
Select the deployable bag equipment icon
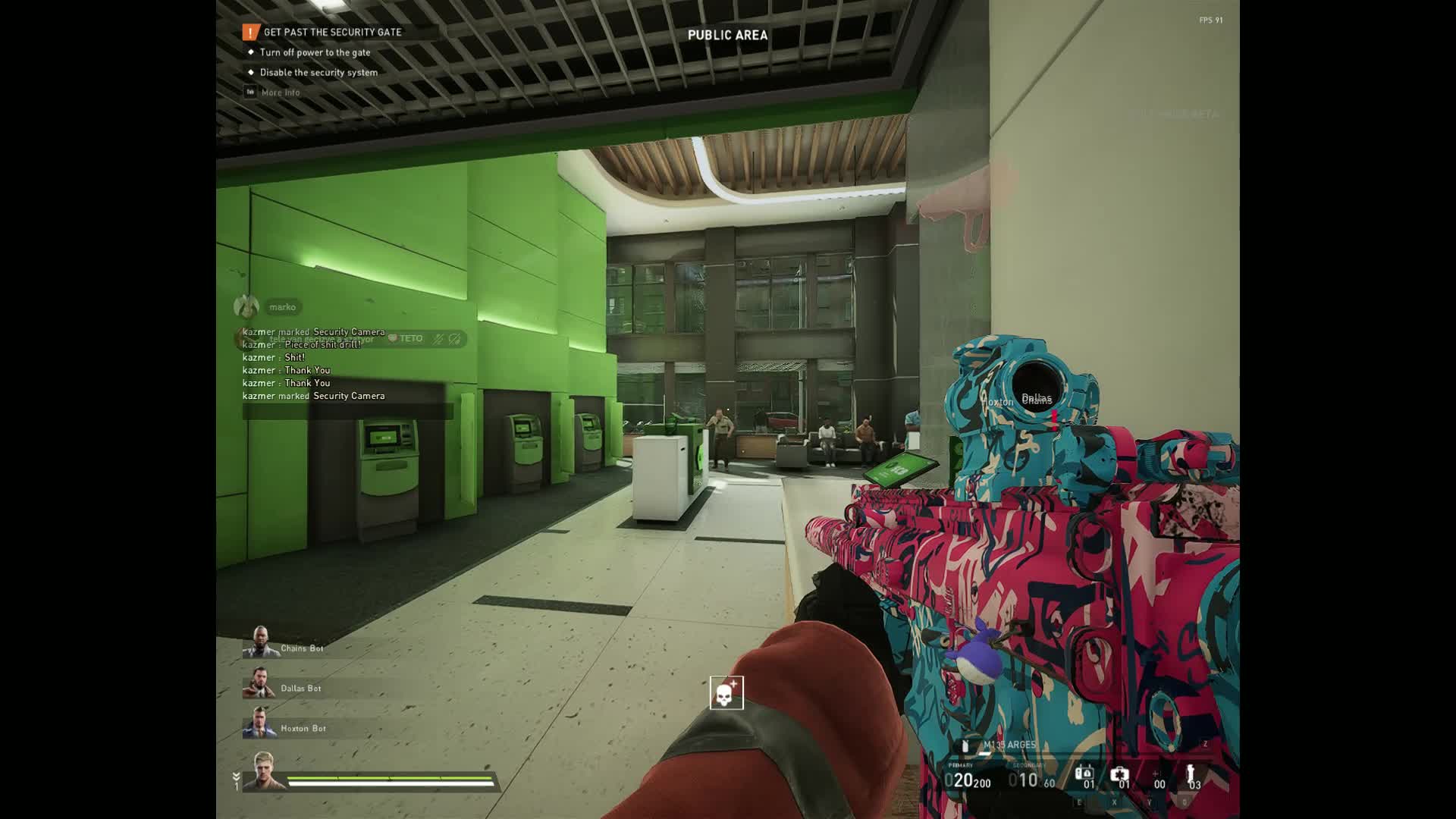pos(1084,775)
